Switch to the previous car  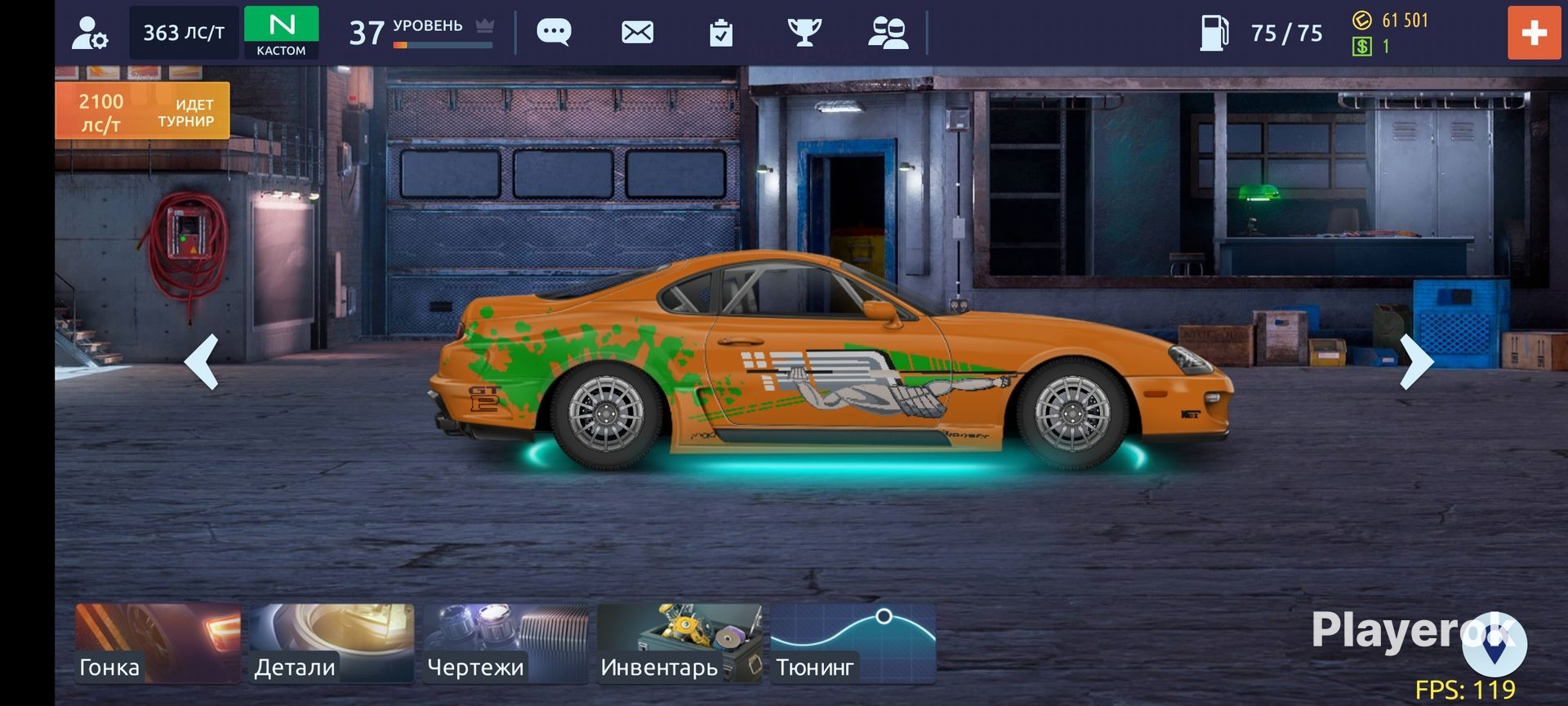(x=202, y=361)
